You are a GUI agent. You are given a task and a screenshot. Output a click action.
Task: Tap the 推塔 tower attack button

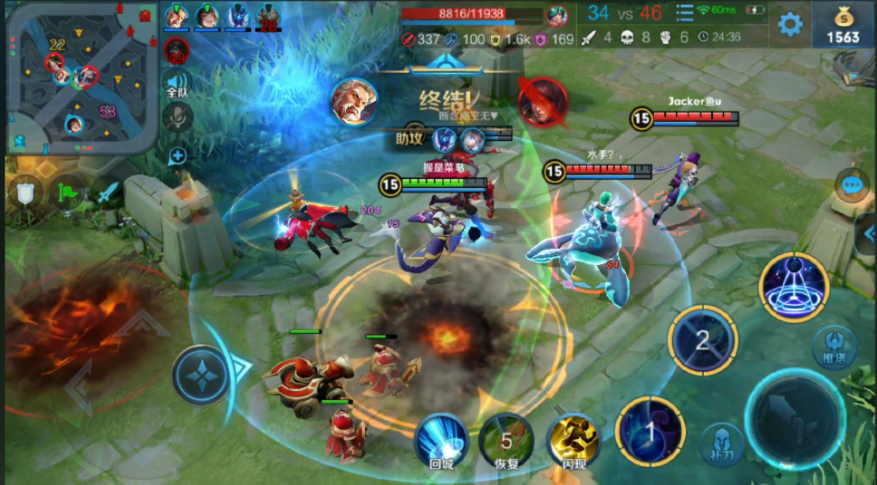tap(834, 346)
